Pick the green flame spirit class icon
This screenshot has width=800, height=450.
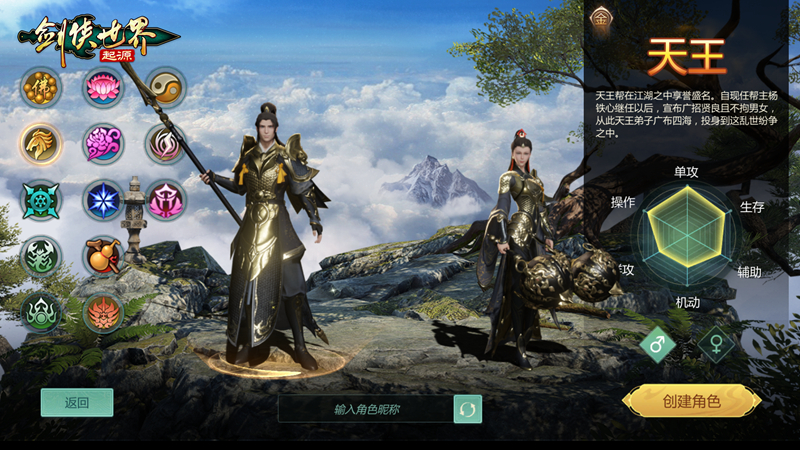(41, 312)
